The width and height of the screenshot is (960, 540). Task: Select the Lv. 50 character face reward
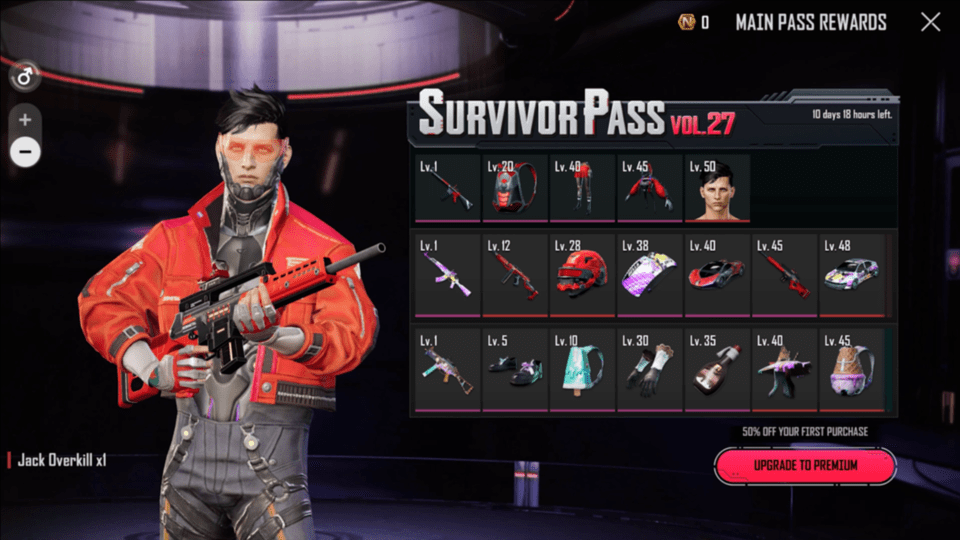(x=716, y=189)
